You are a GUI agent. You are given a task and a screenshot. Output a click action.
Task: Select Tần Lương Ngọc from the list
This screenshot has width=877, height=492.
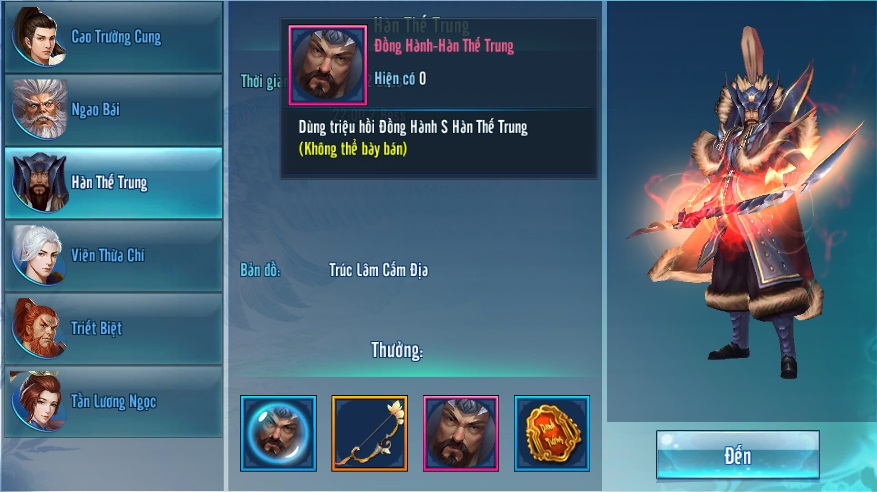(x=113, y=402)
